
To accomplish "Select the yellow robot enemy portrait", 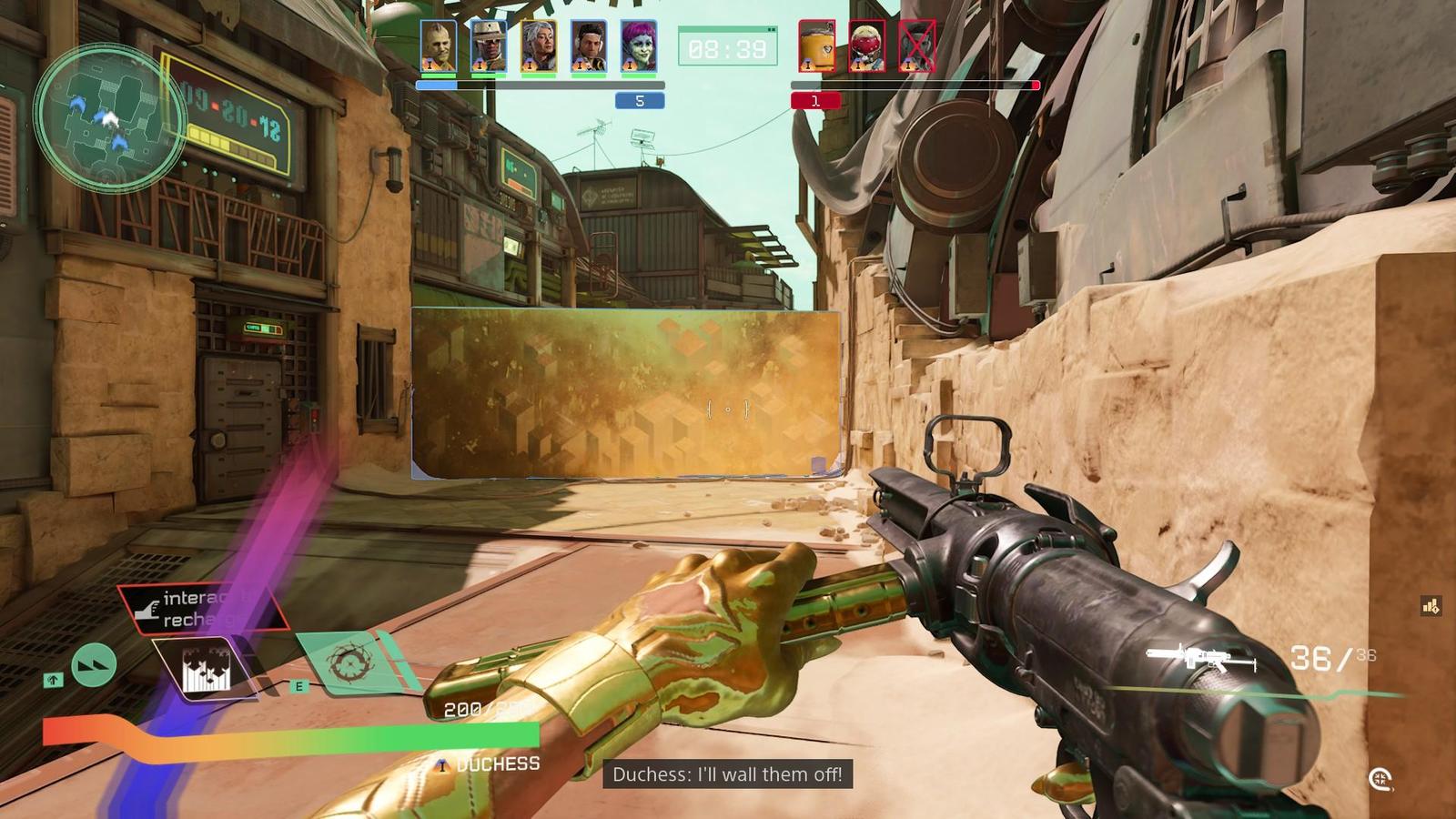I will (x=816, y=45).
